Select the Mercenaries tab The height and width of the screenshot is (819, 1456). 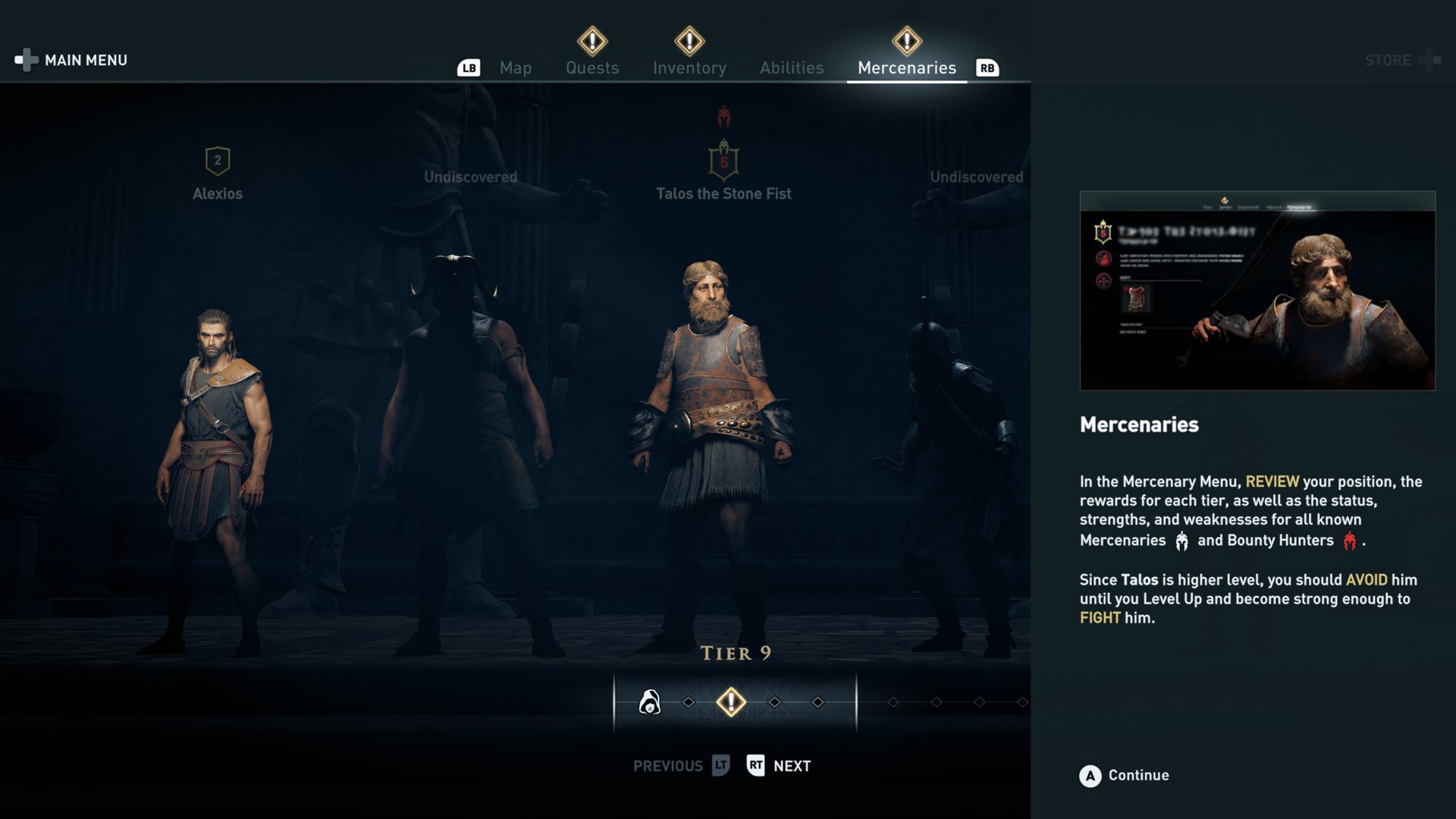tap(906, 68)
